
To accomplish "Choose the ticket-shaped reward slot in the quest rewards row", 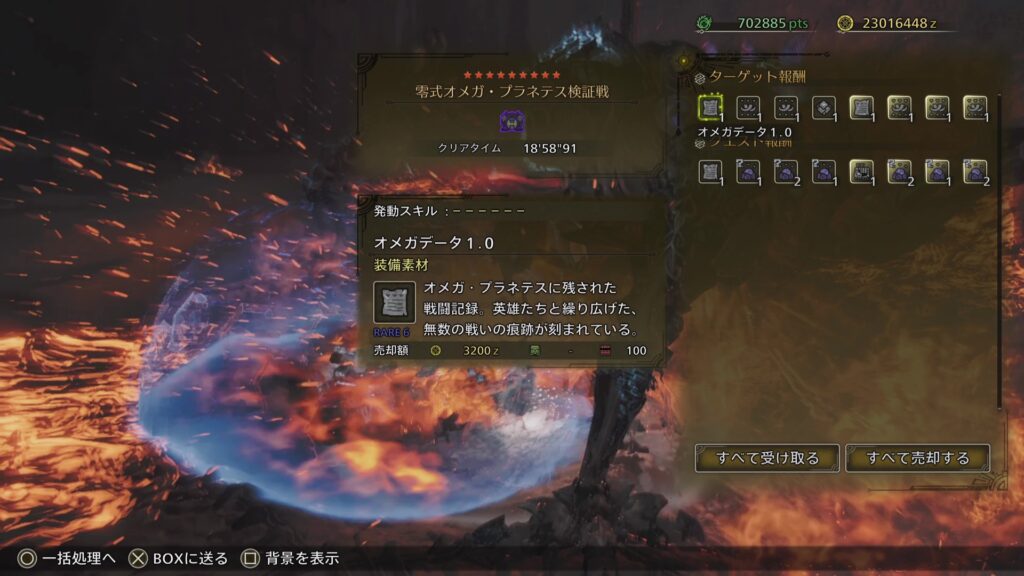I will coord(861,172).
